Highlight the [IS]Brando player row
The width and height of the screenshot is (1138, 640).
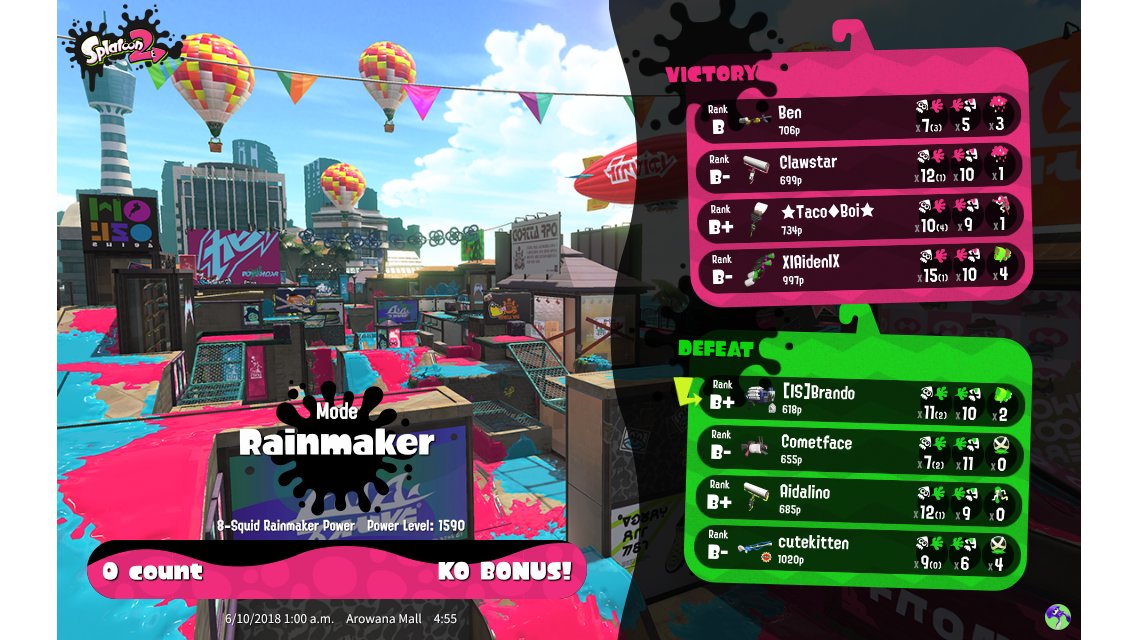[x=860, y=399]
